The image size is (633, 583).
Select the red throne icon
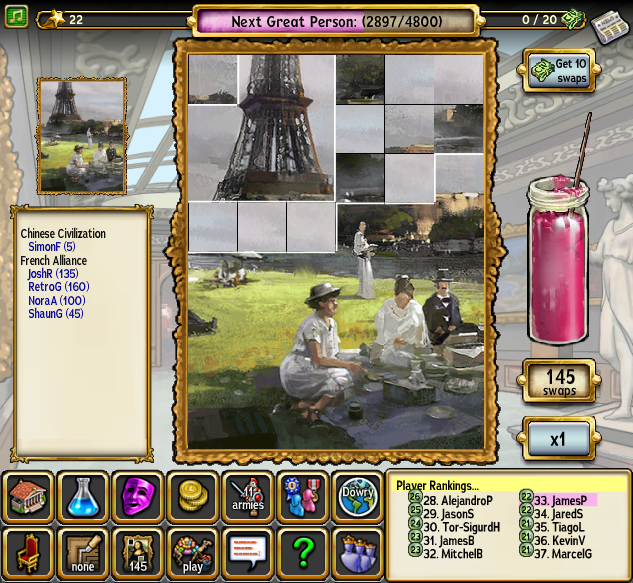tap(29, 553)
